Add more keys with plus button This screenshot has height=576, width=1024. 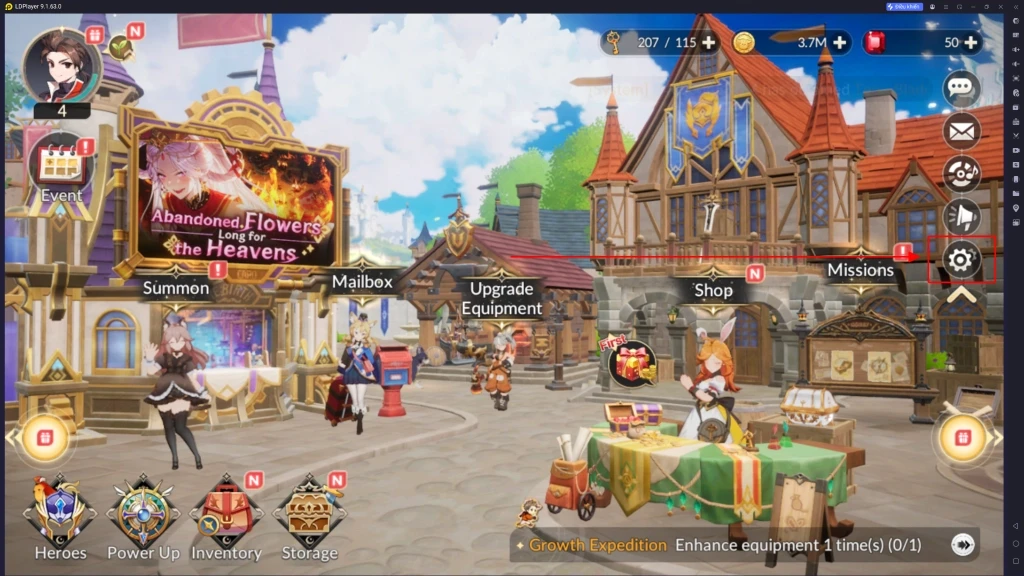tap(709, 42)
